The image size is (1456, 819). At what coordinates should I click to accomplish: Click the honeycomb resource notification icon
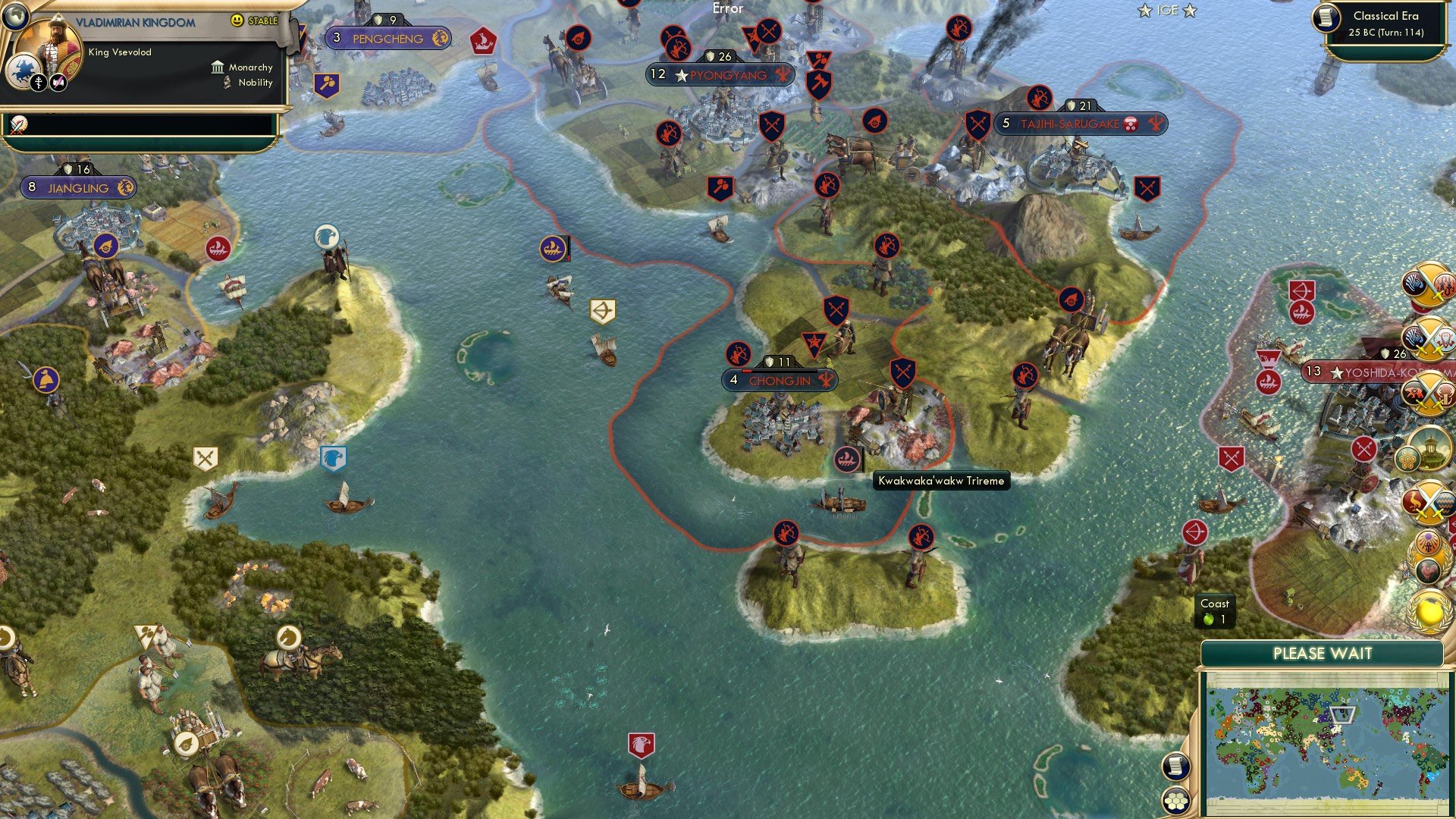pyautogui.click(x=1409, y=459)
